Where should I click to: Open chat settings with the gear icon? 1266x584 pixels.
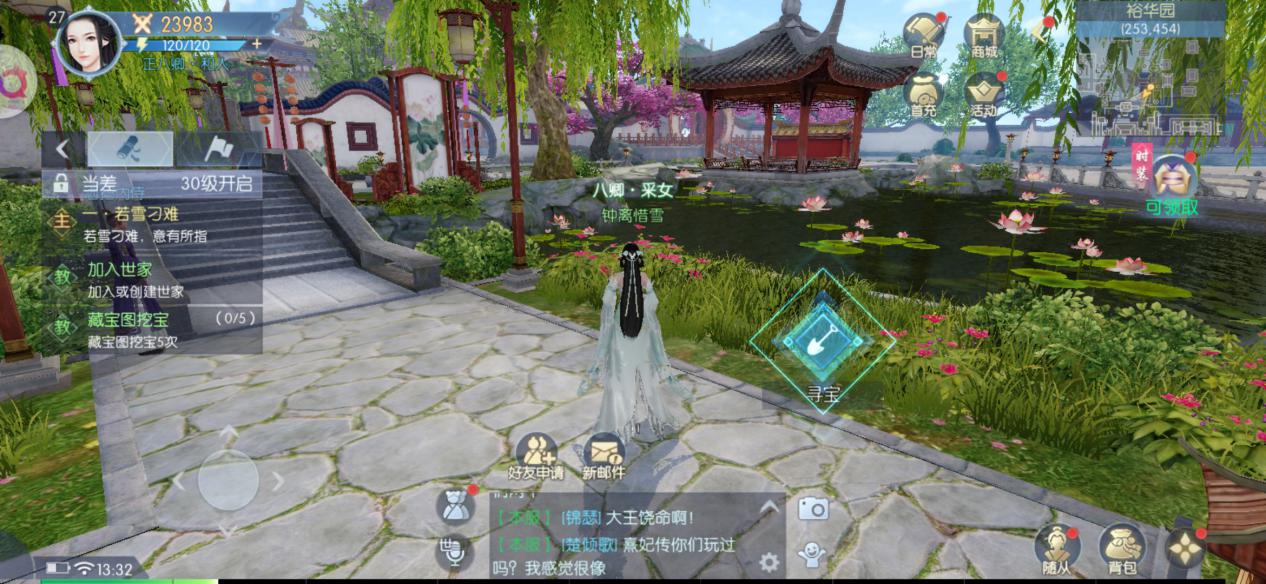pyautogui.click(x=769, y=561)
